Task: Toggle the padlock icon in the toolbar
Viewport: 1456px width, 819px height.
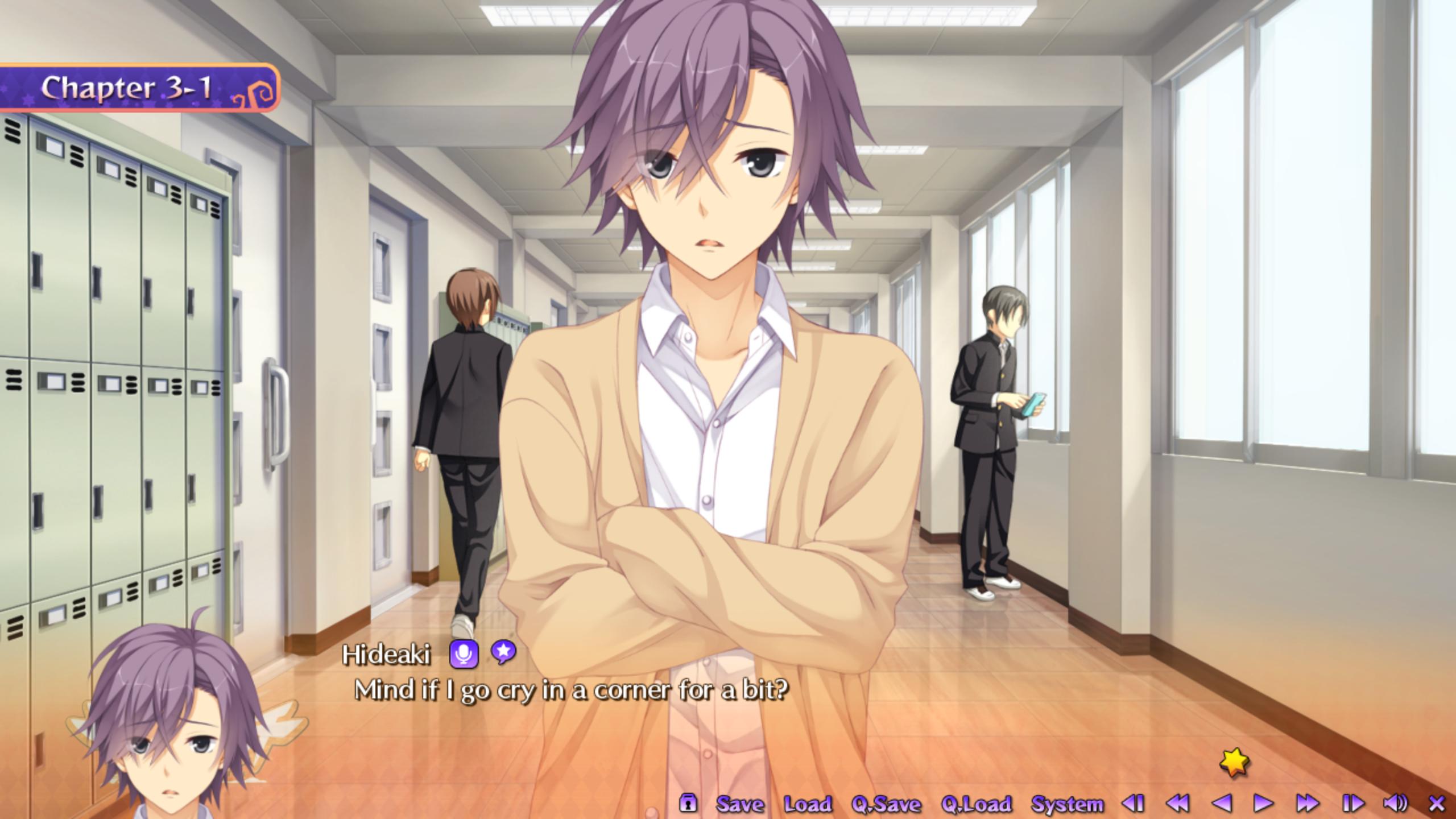Action: point(688,803)
